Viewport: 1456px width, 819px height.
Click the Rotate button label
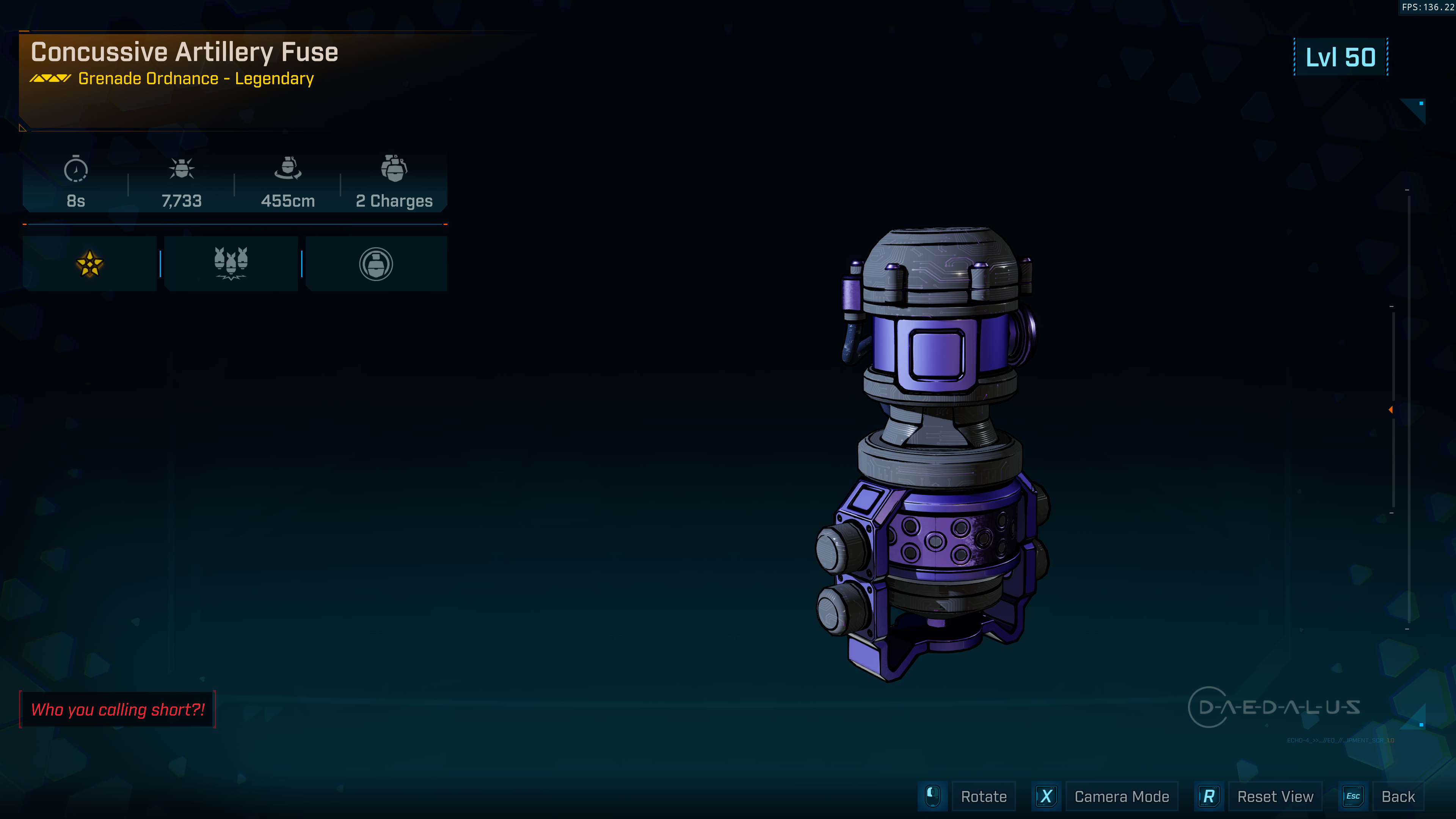(x=984, y=796)
